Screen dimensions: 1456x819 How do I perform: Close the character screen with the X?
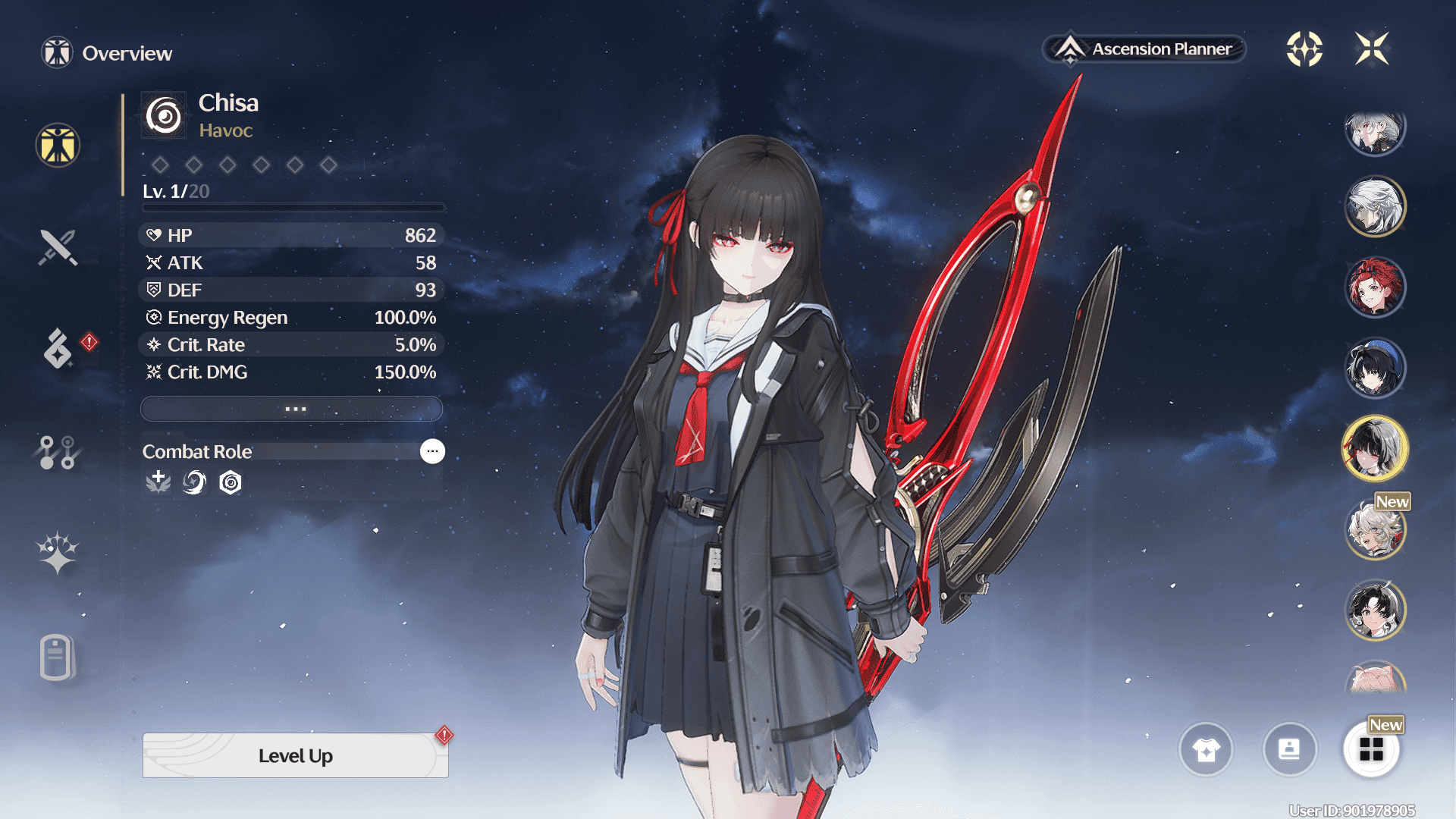(1372, 49)
